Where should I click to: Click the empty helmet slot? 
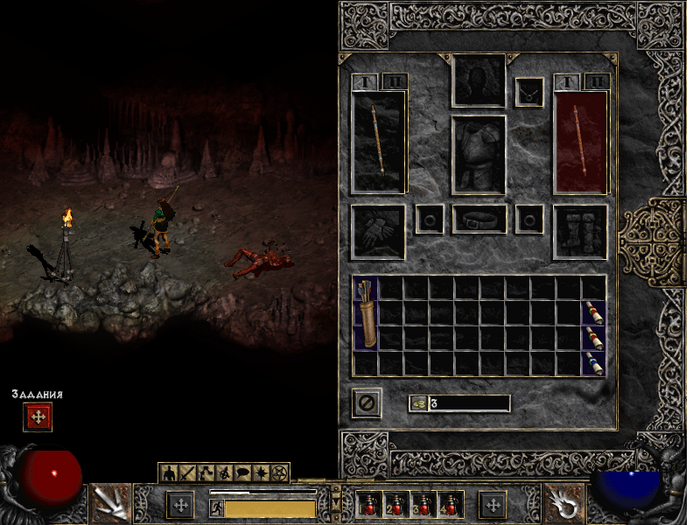[480, 80]
